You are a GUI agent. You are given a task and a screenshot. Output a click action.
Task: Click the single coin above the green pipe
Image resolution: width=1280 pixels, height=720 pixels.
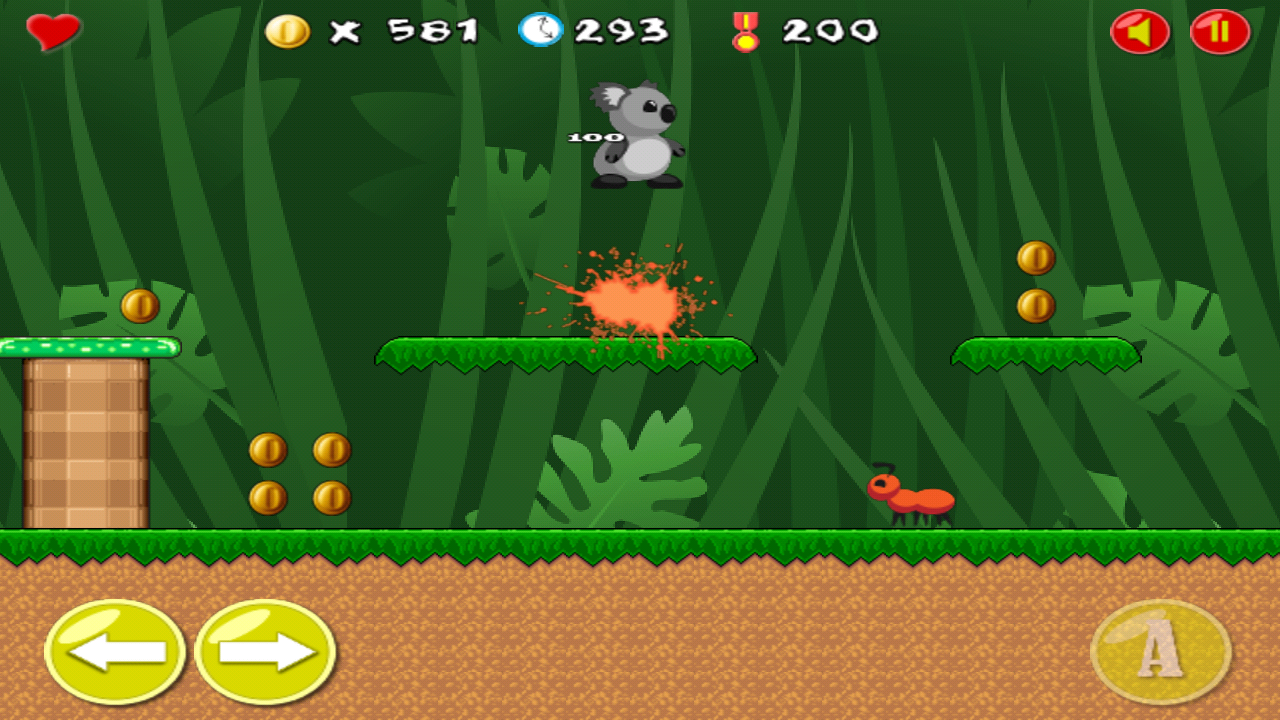pos(138,306)
